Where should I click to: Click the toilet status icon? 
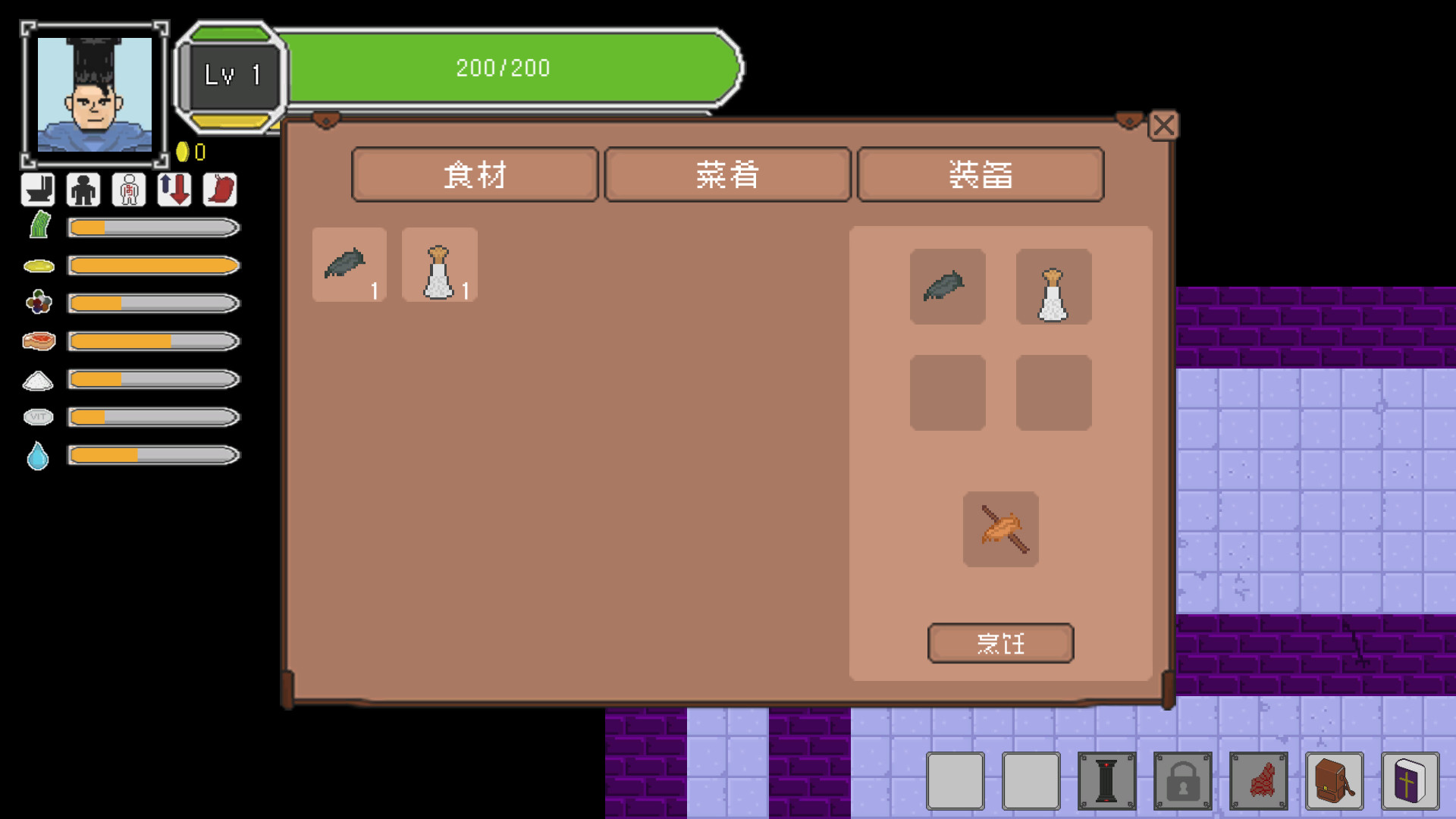coord(37,190)
